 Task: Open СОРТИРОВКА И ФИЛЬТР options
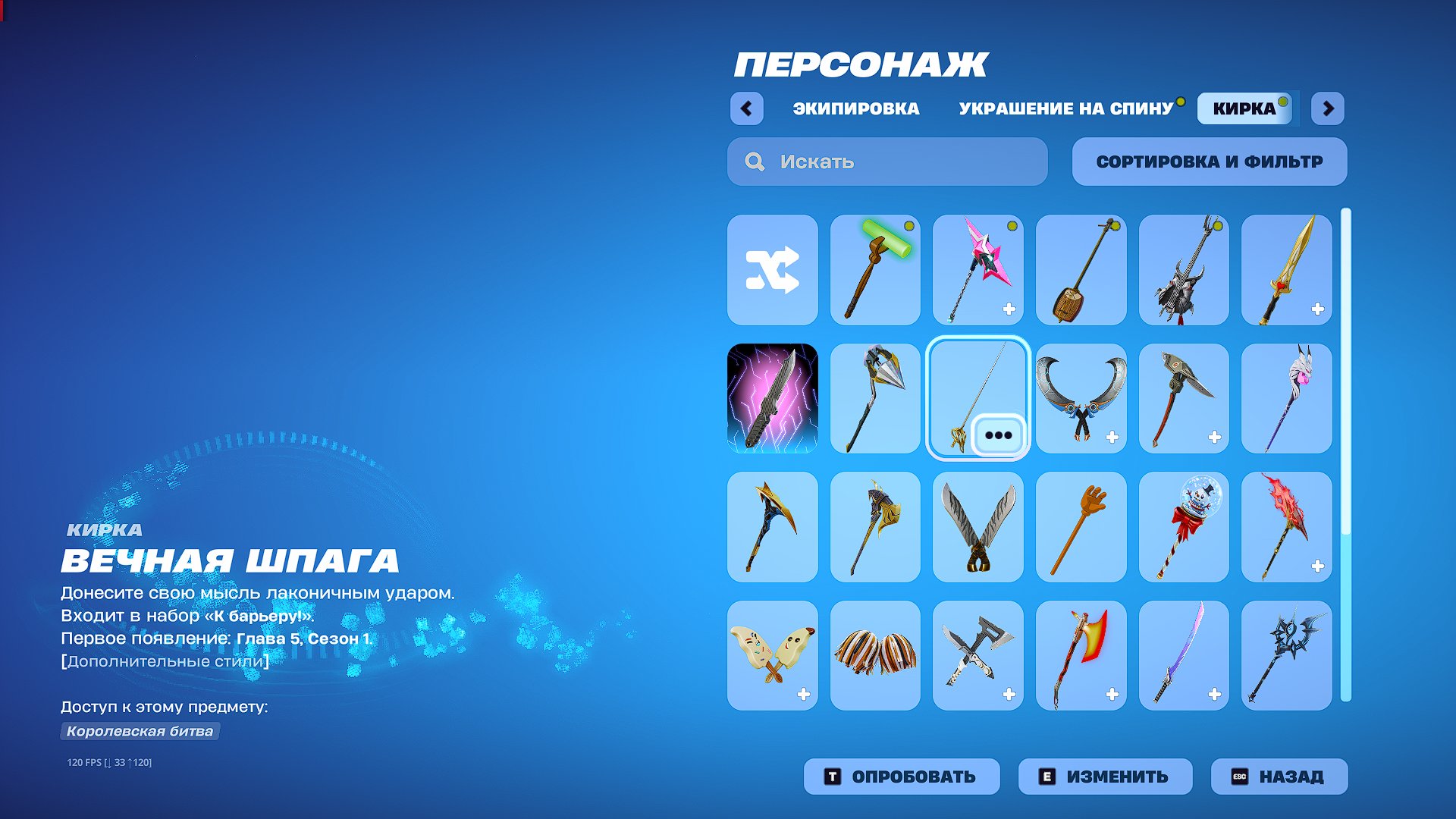click(1209, 162)
